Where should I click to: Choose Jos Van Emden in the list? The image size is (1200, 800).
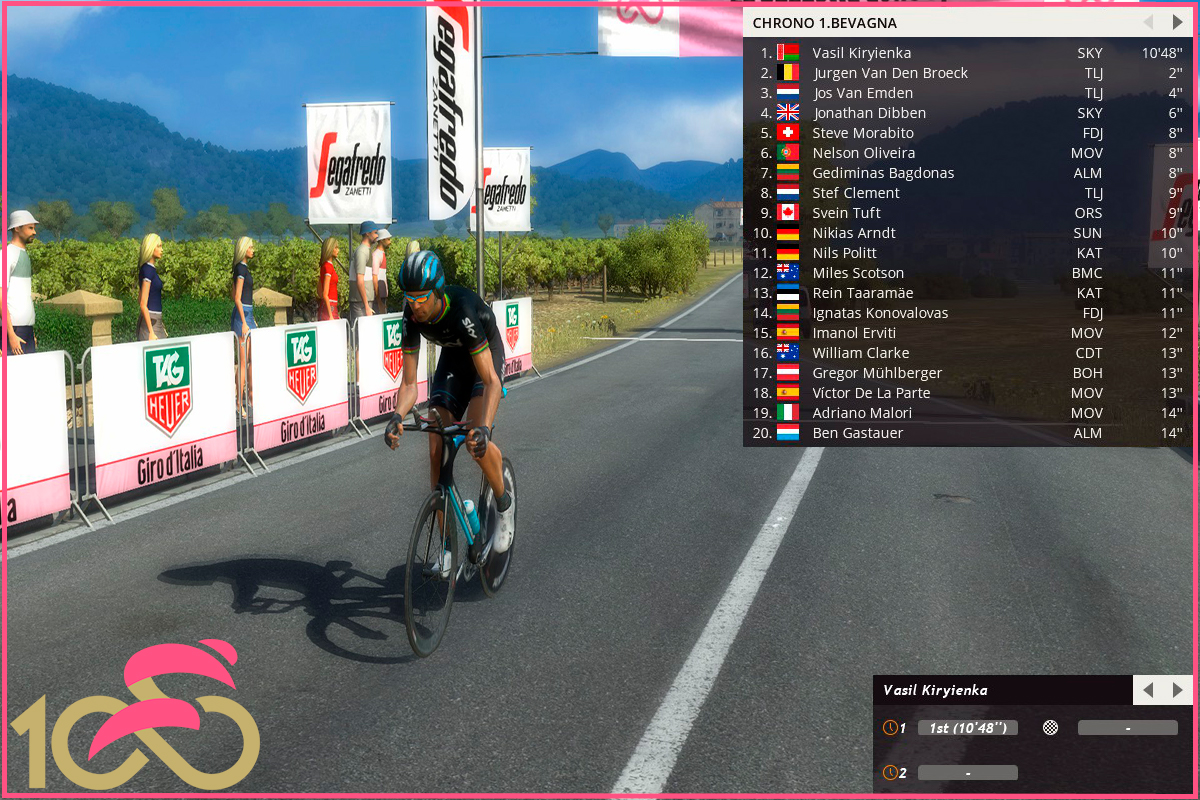point(862,93)
